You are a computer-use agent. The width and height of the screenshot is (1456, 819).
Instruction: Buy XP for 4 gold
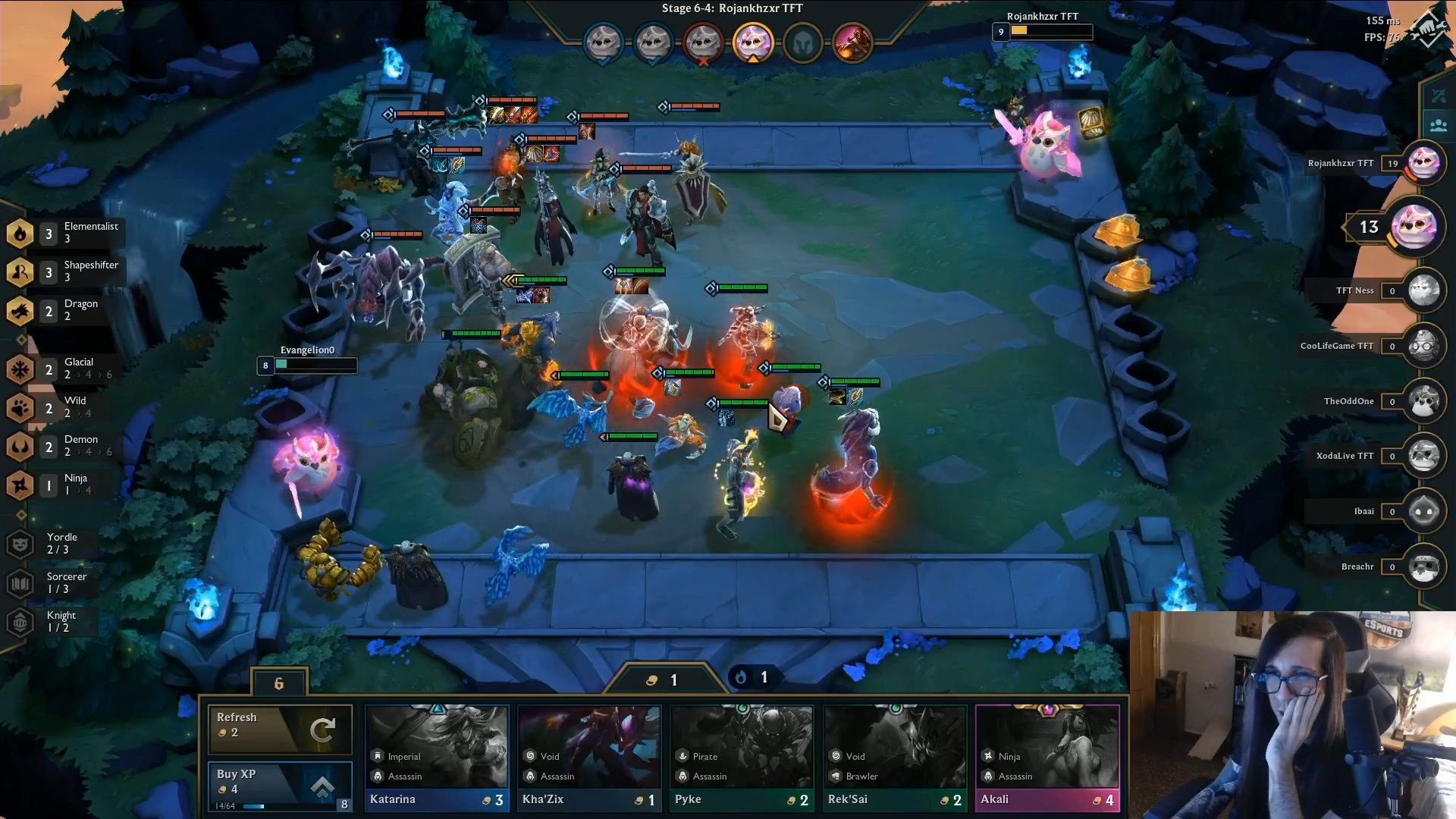[x=280, y=786]
